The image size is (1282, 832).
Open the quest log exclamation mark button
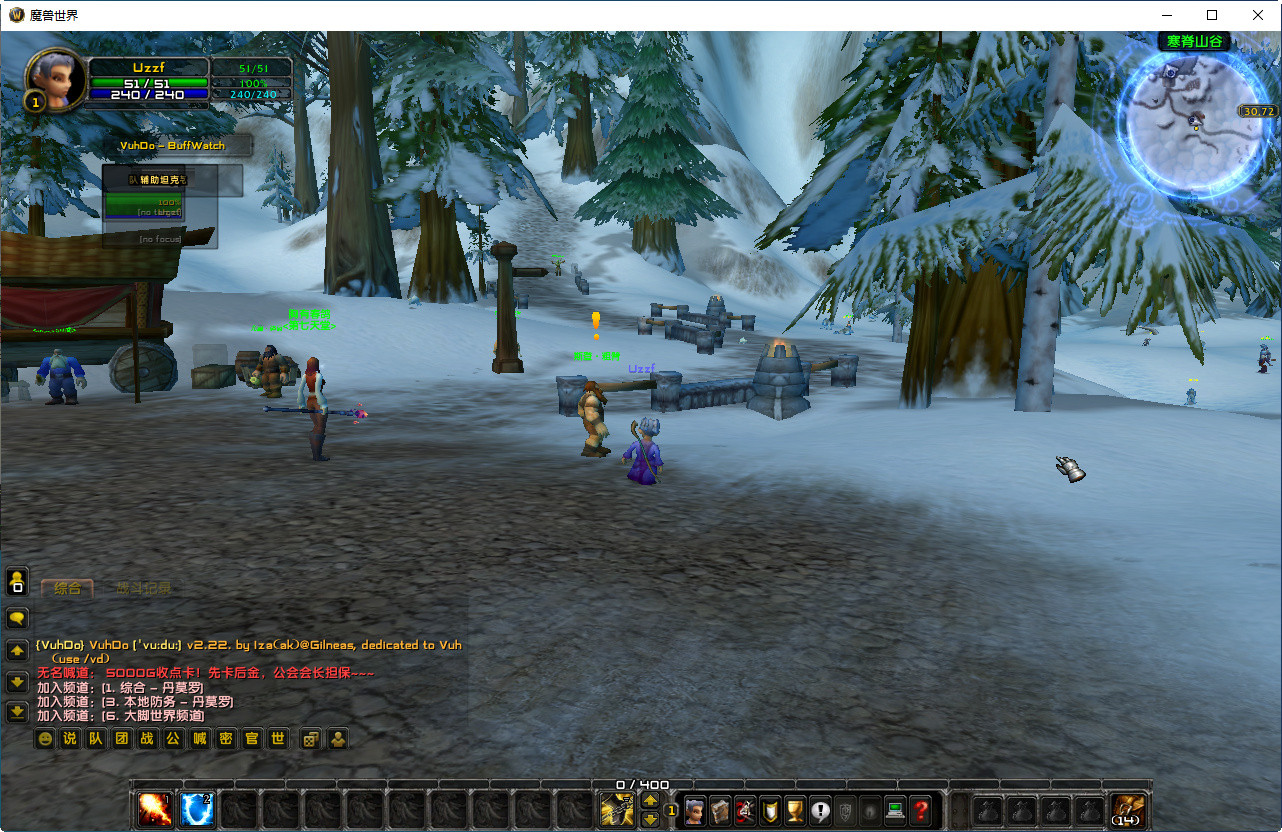[820, 810]
